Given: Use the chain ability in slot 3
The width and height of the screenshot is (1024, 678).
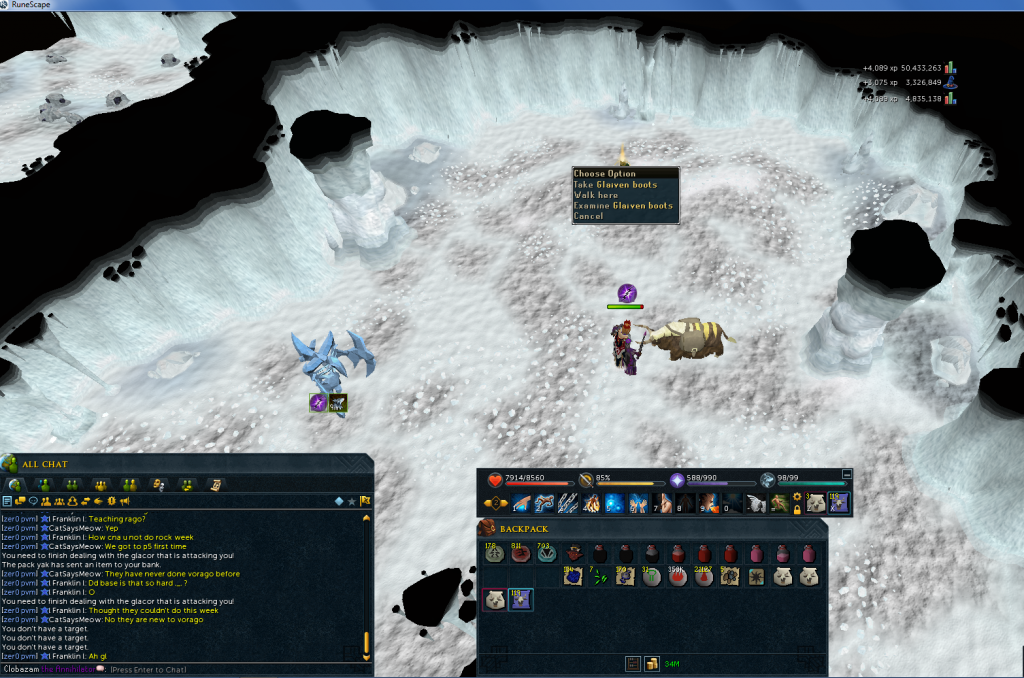Looking at the screenshot, I should coord(567,503).
